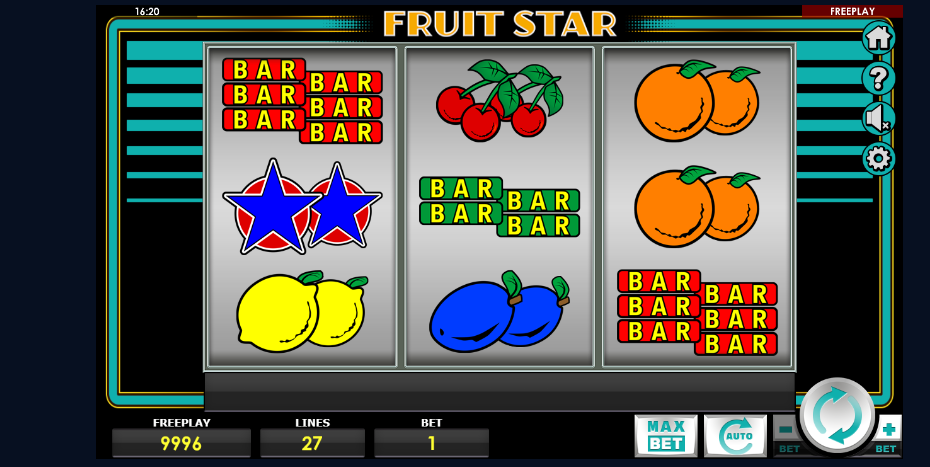Increase the bet with the plus button
This screenshot has height=467, width=930.
pos(888,429)
